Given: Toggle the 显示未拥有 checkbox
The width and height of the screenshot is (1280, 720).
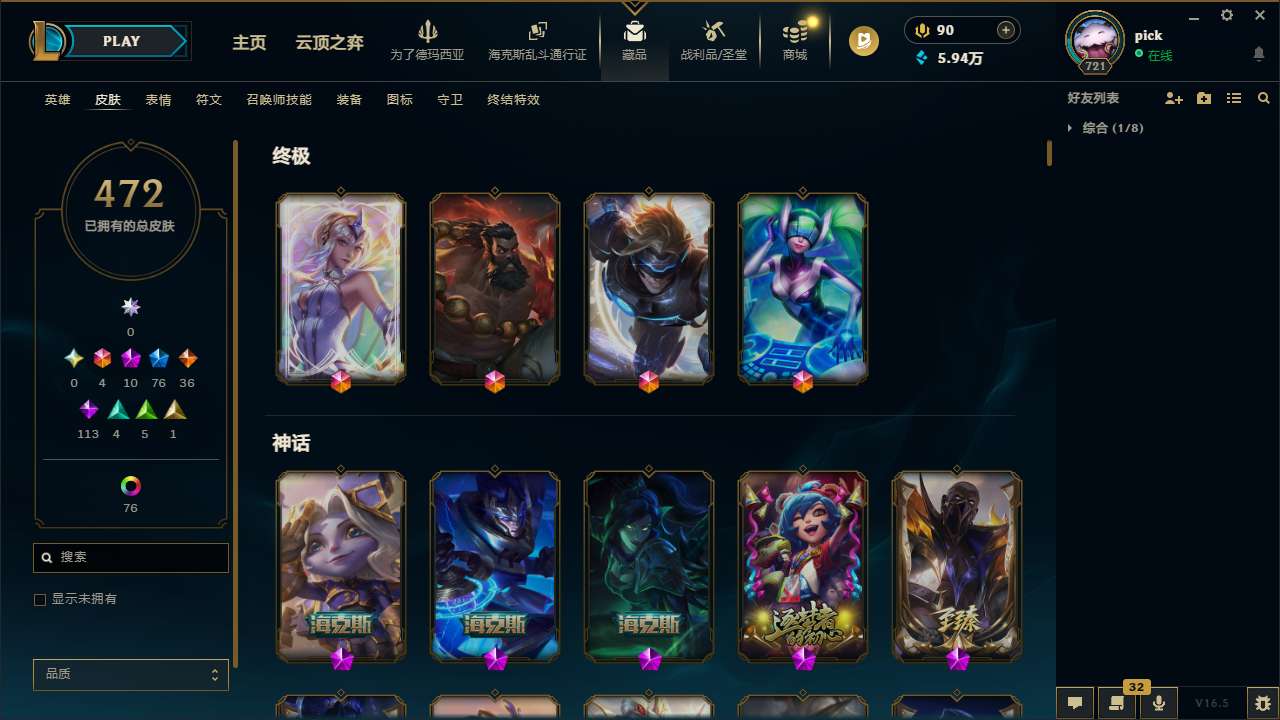Looking at the screenshot, I should (40, 599).
